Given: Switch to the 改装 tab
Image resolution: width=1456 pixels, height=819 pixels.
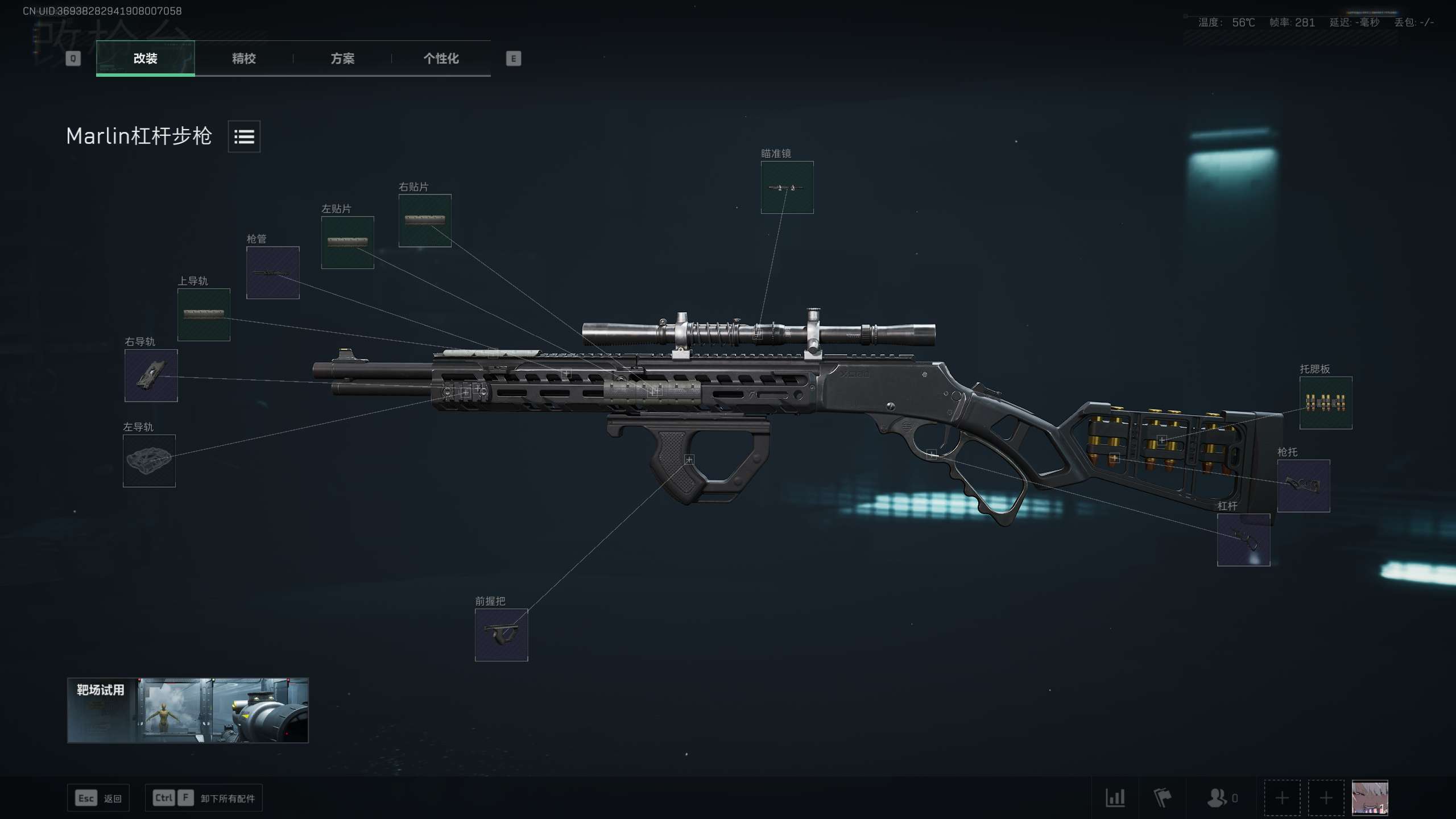Looking at the screenshot, I should point(145,58).
